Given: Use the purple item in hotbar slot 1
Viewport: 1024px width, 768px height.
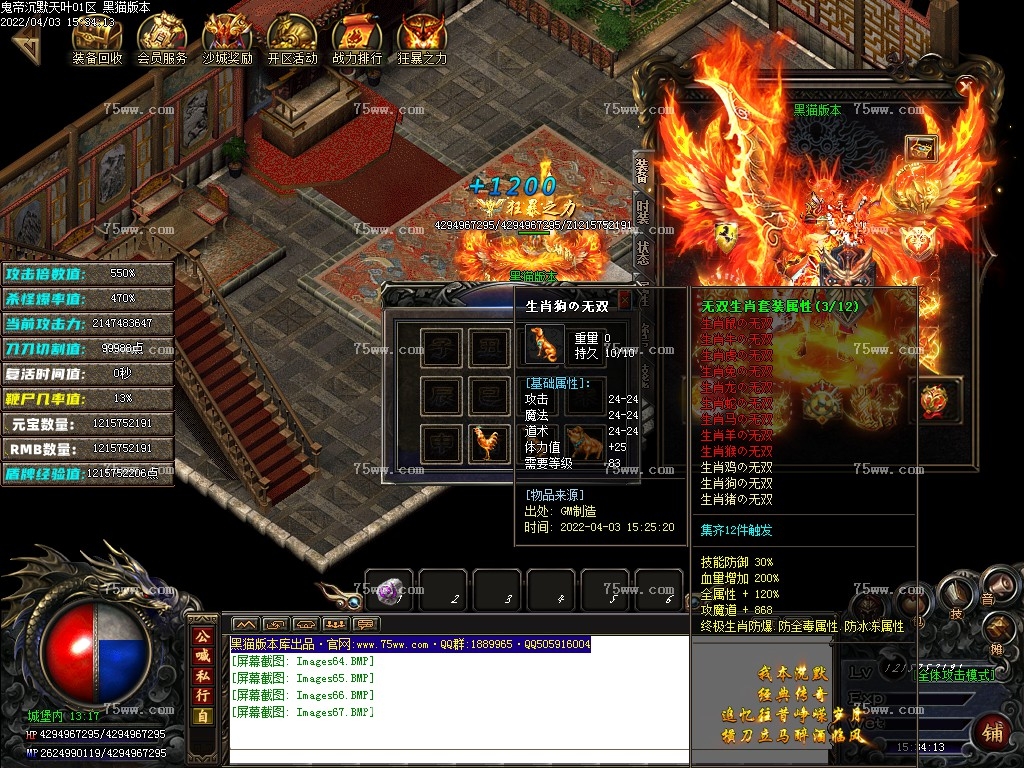Looking at the screenshot, I should 389,590.
